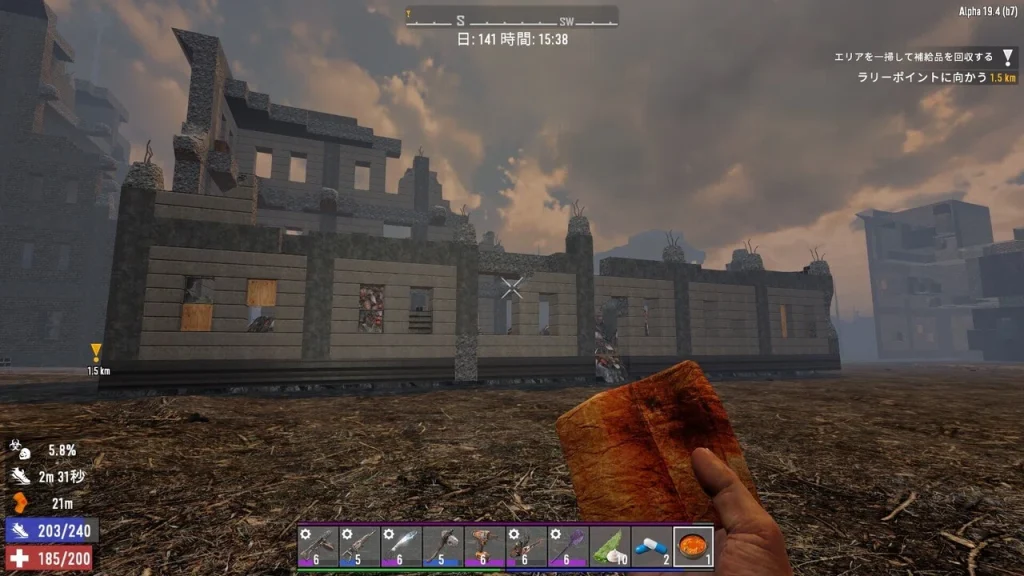Image resolution: width=1024 pixels, height=576 pixels.
Task: Click the biohazard infection status icon
Action: pos(20,451)
